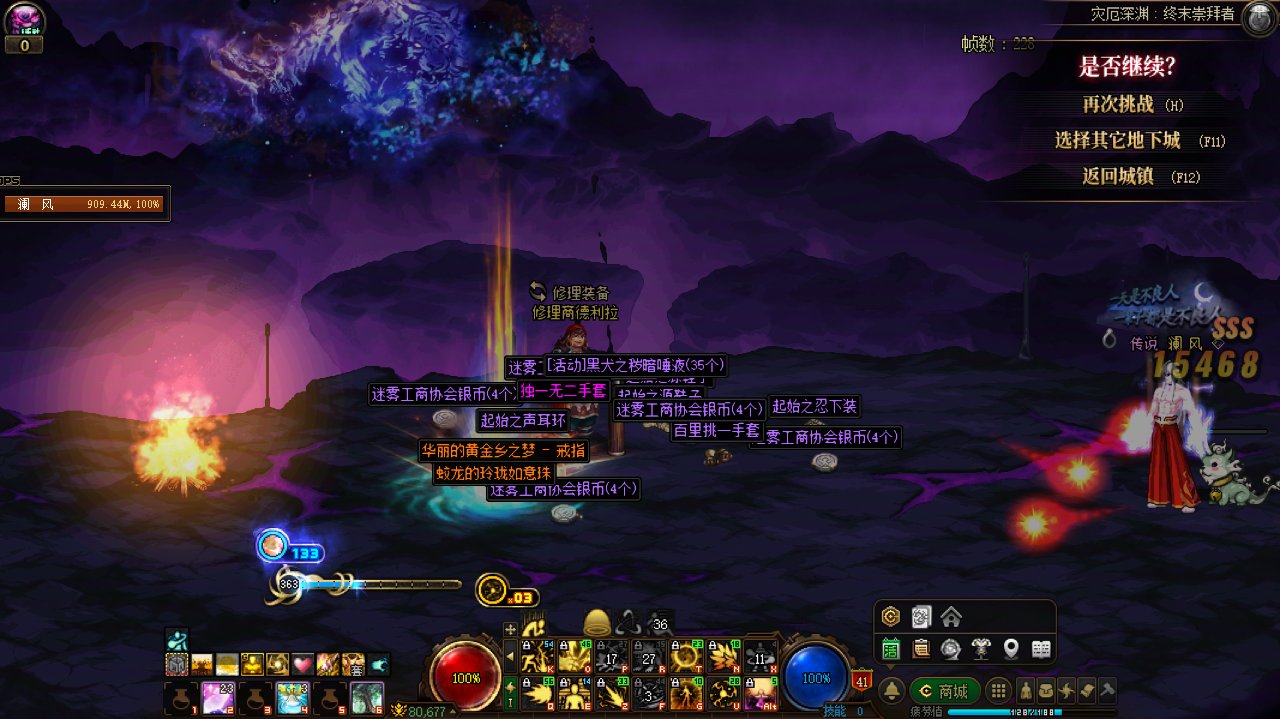Click the round portrait icon beside 灾厄深渊 title
The image size is (1280, 719).
[x=1258, y=19]
